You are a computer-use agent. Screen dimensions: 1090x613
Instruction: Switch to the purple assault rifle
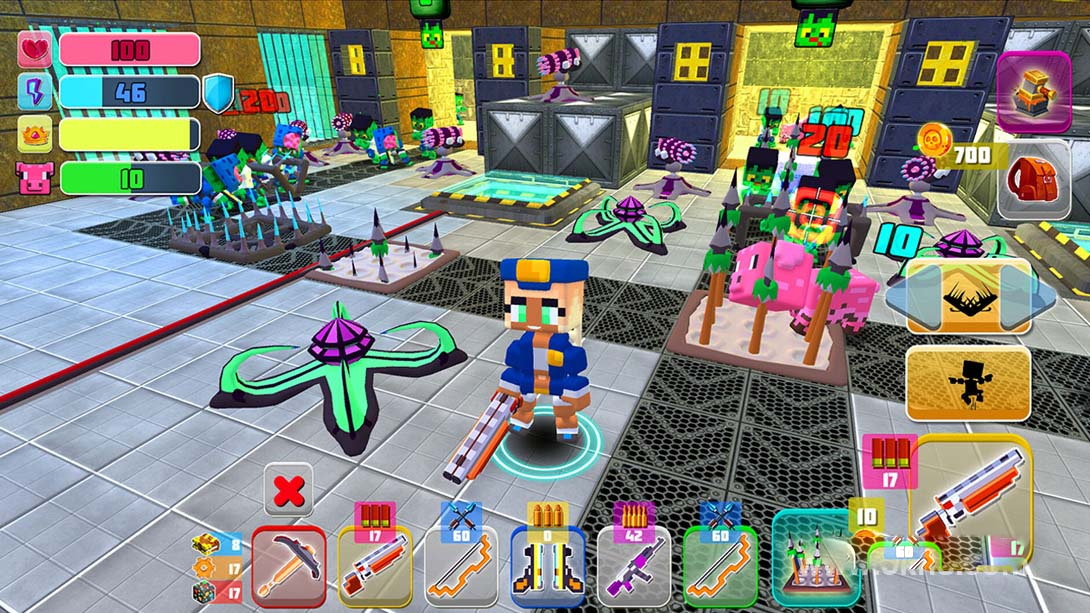[x=633, y=567]
